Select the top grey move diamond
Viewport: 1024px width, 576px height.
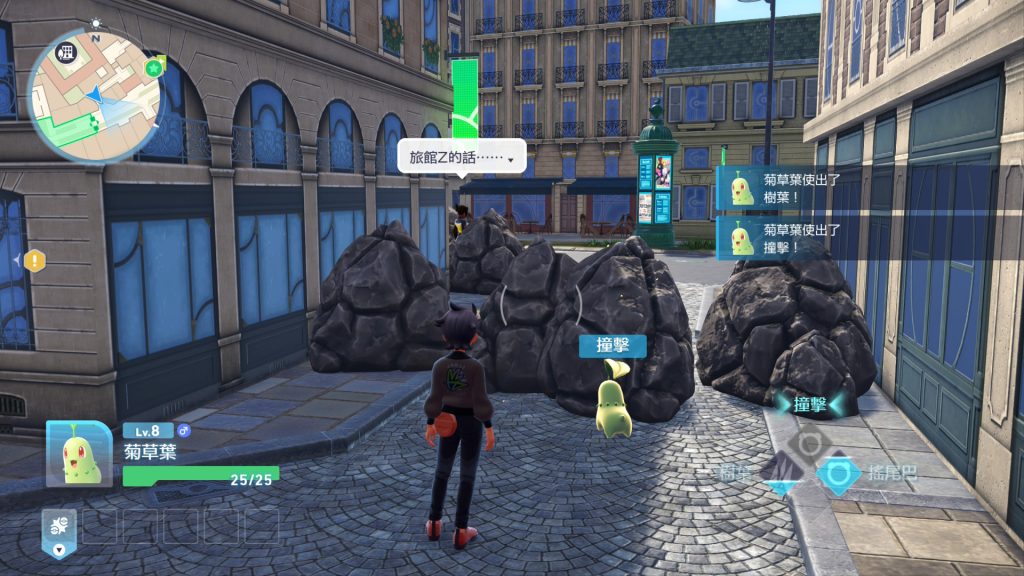tap(809, 441)
